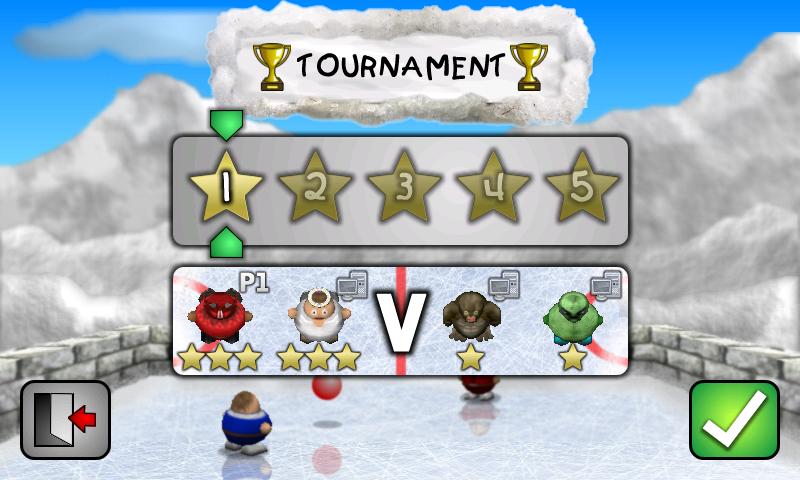This screenshot has height=480, width=800.
Task: Confirm with the green checkmark button
Action: coord(734,420)
